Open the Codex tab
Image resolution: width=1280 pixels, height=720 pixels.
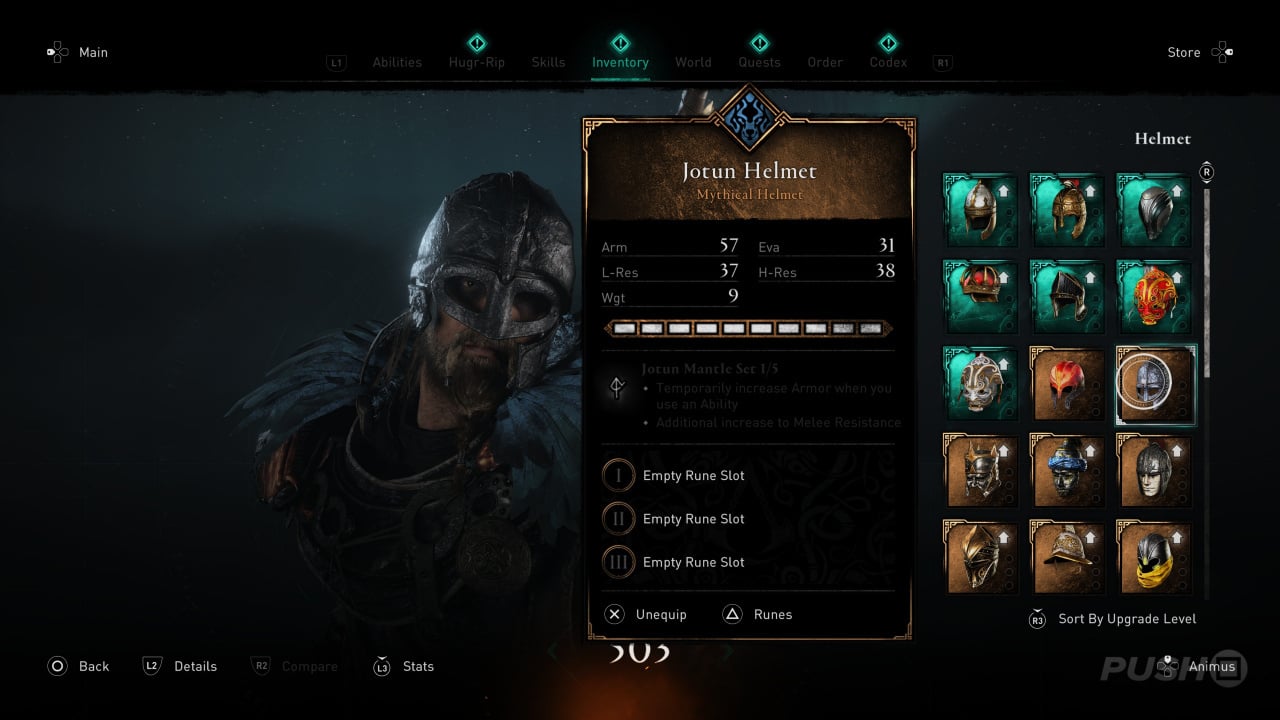888,62
